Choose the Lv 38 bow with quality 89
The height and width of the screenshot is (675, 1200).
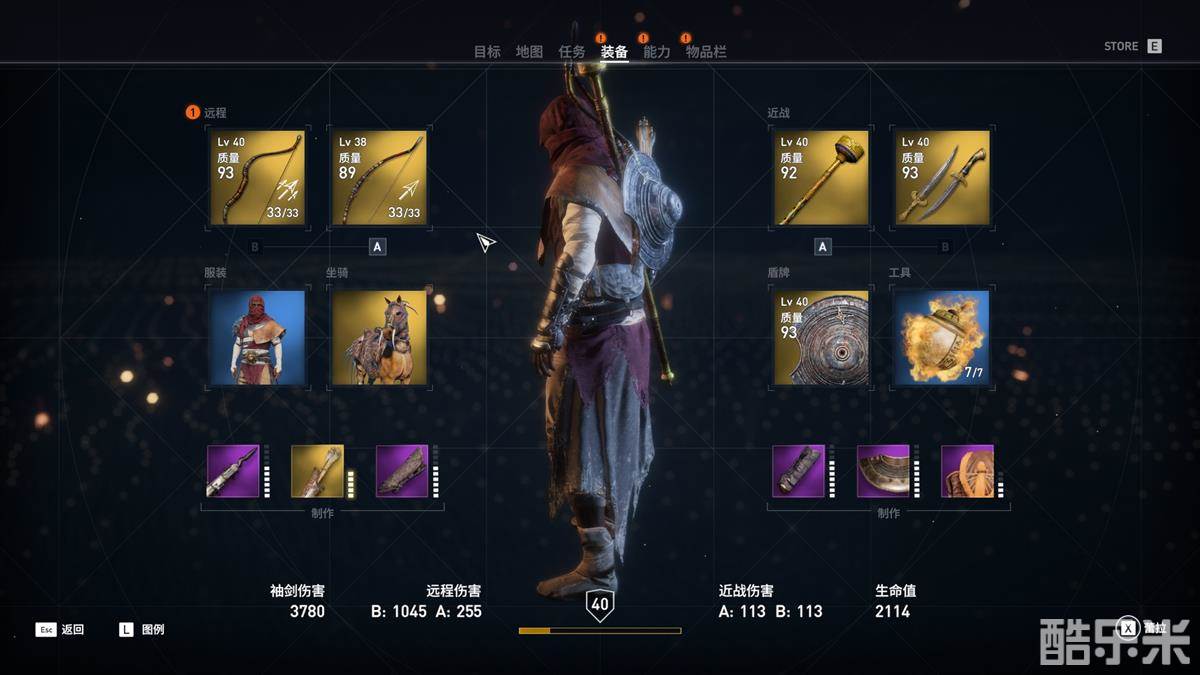(379, 178)
